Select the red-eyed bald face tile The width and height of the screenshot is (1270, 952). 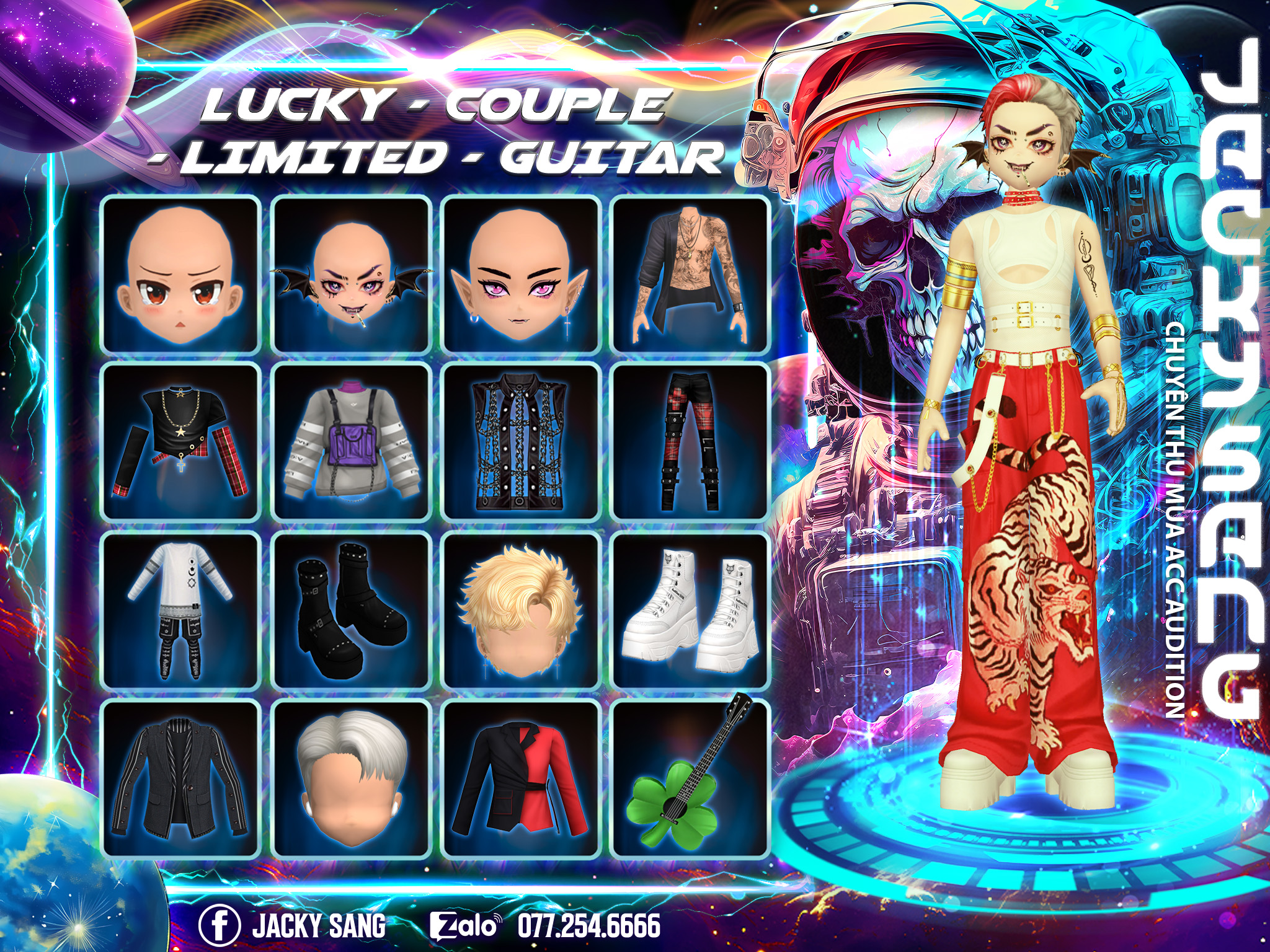point(180,275)
